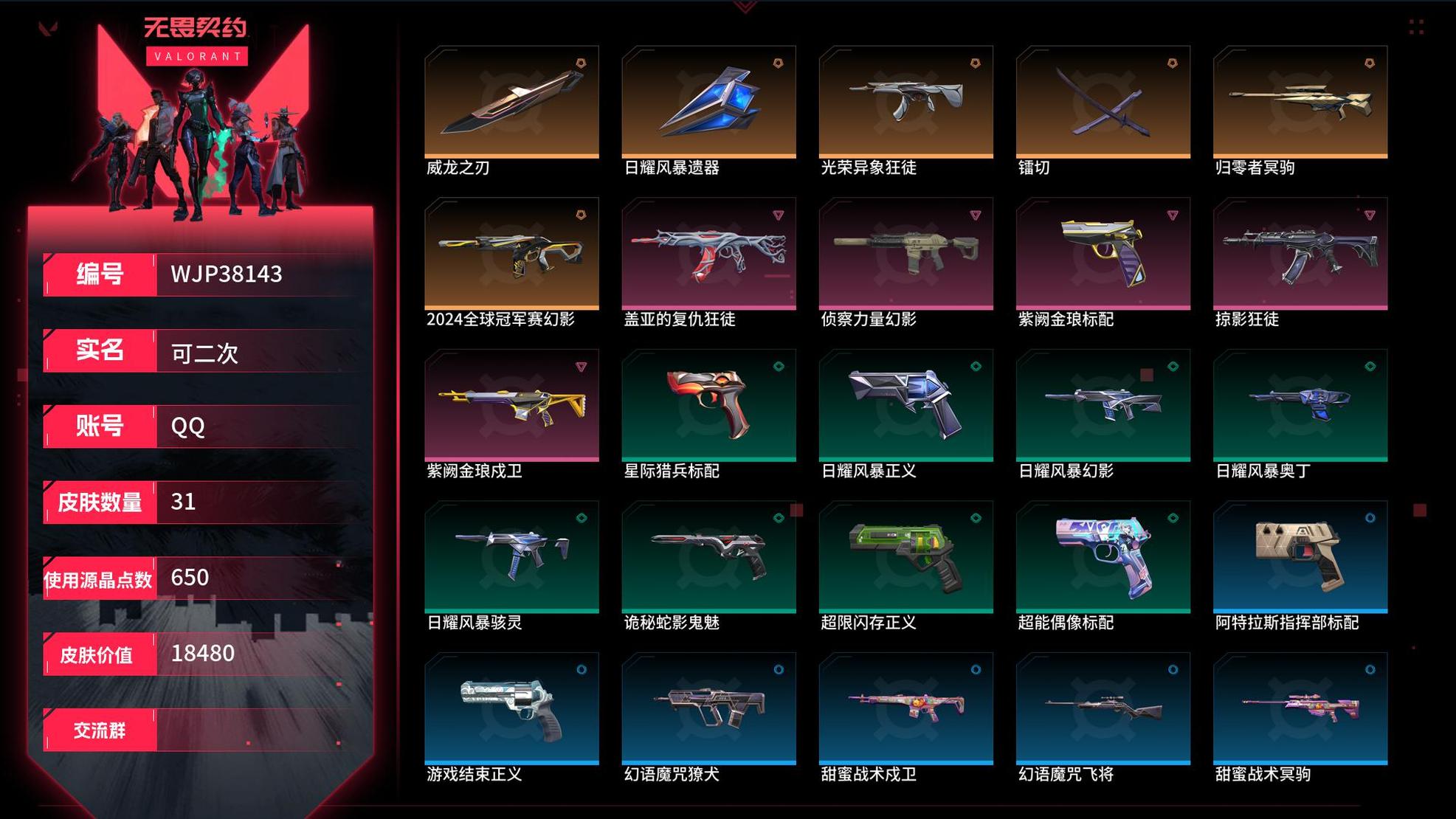Open the 光荣异象狂徒 skin card
The height and width of the screenshot is (819, 1456).
point(905,102)
